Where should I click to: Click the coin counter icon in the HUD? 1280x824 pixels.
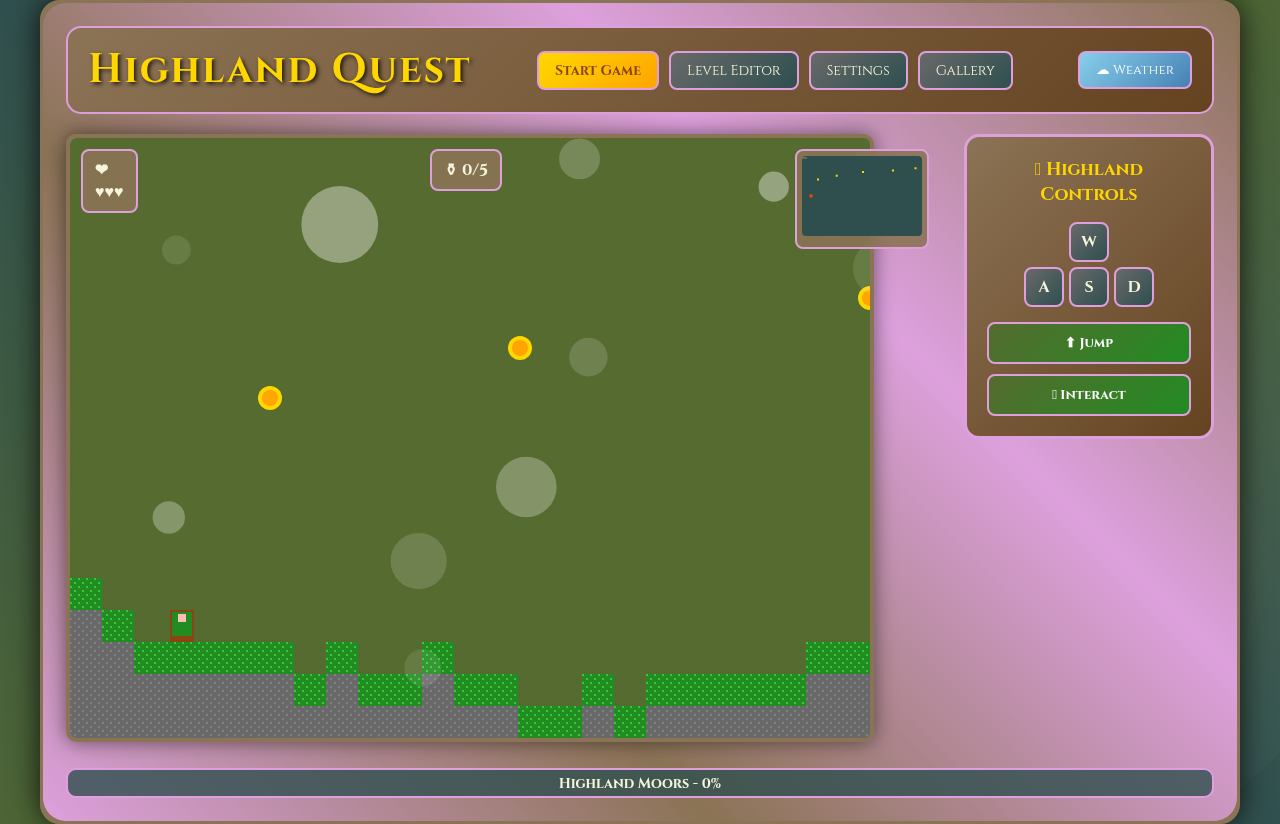[x=451, y=170]
